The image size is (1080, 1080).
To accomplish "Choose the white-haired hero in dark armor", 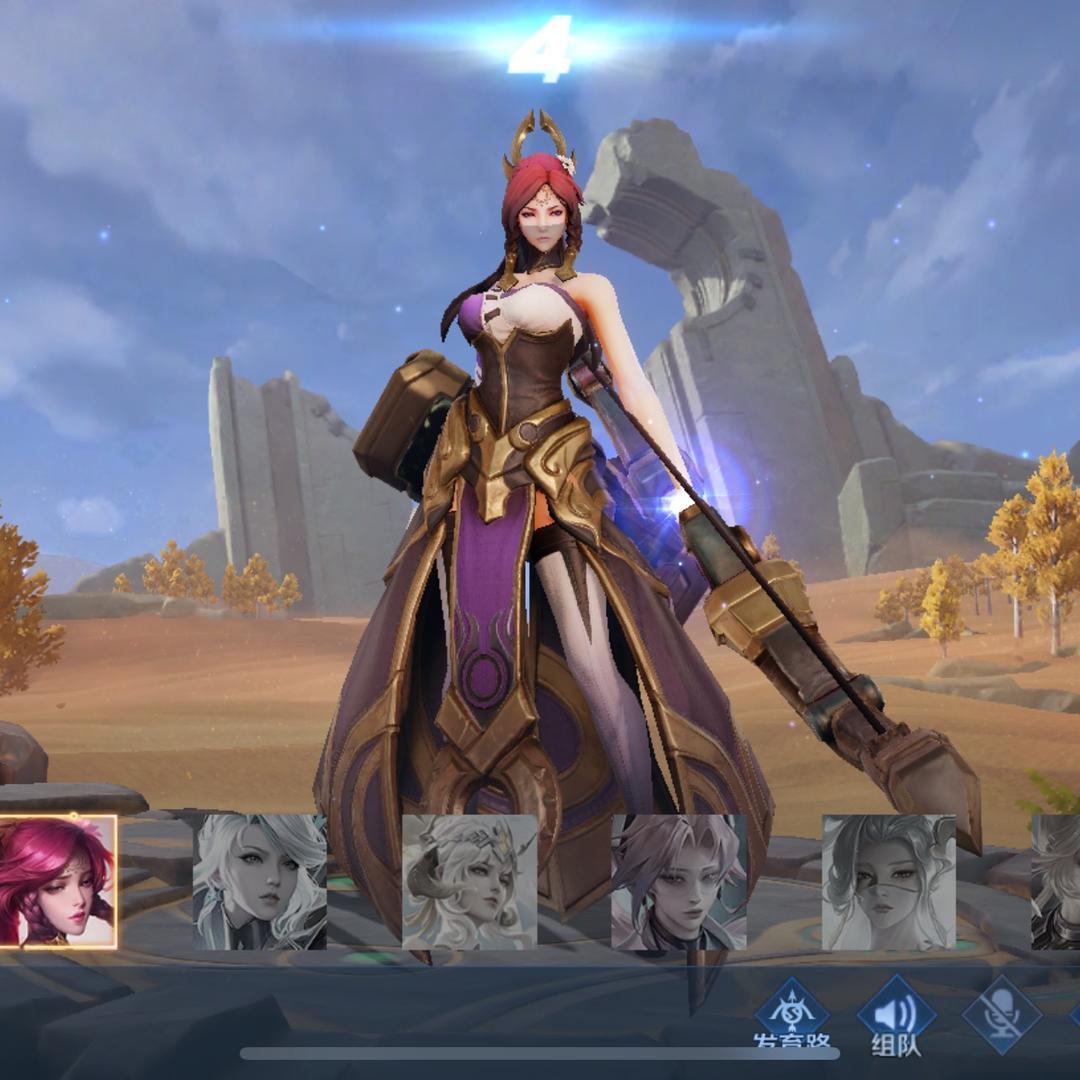I will click(x=260, y=881).
